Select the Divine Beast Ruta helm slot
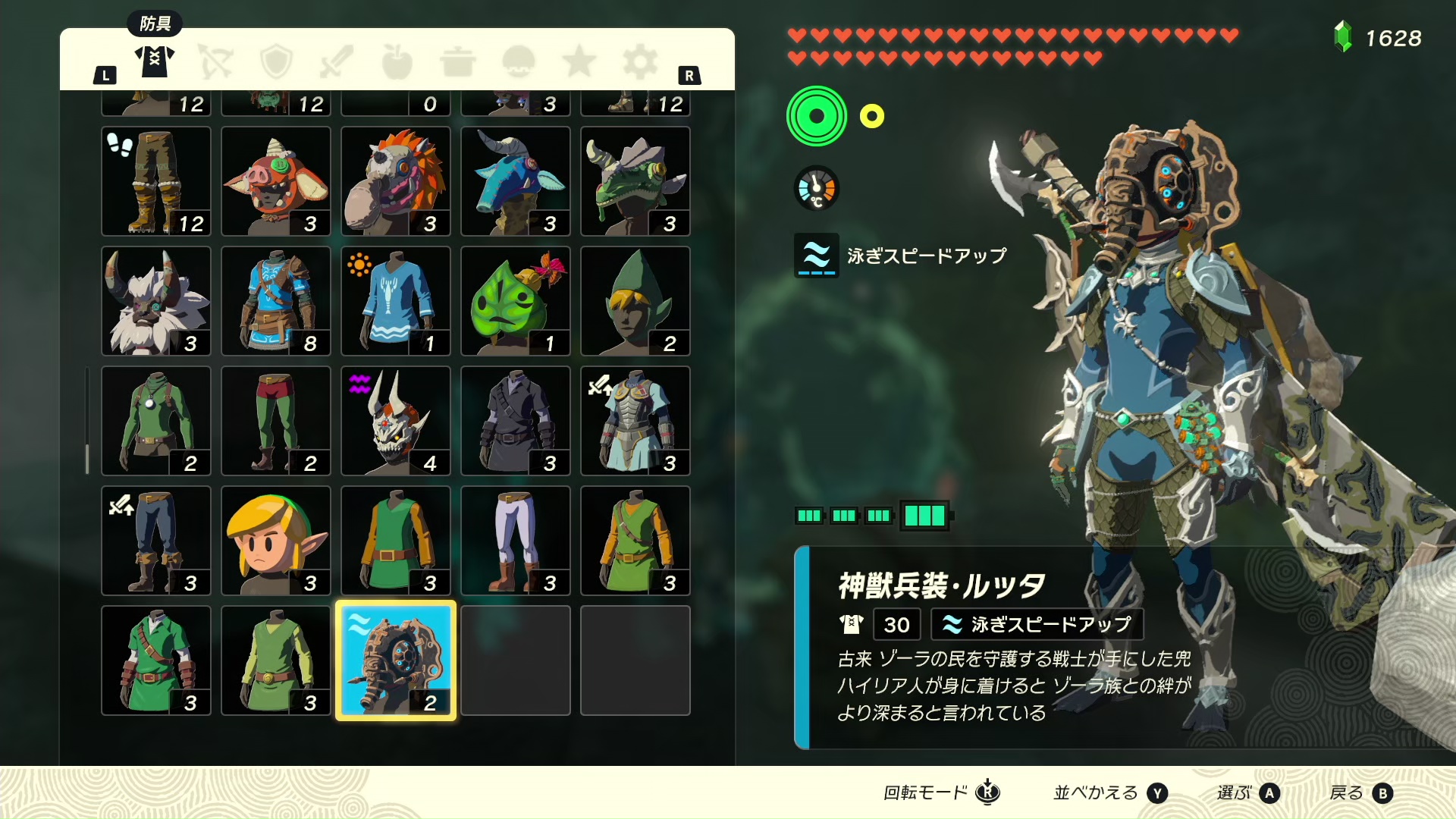 [395, 661]
